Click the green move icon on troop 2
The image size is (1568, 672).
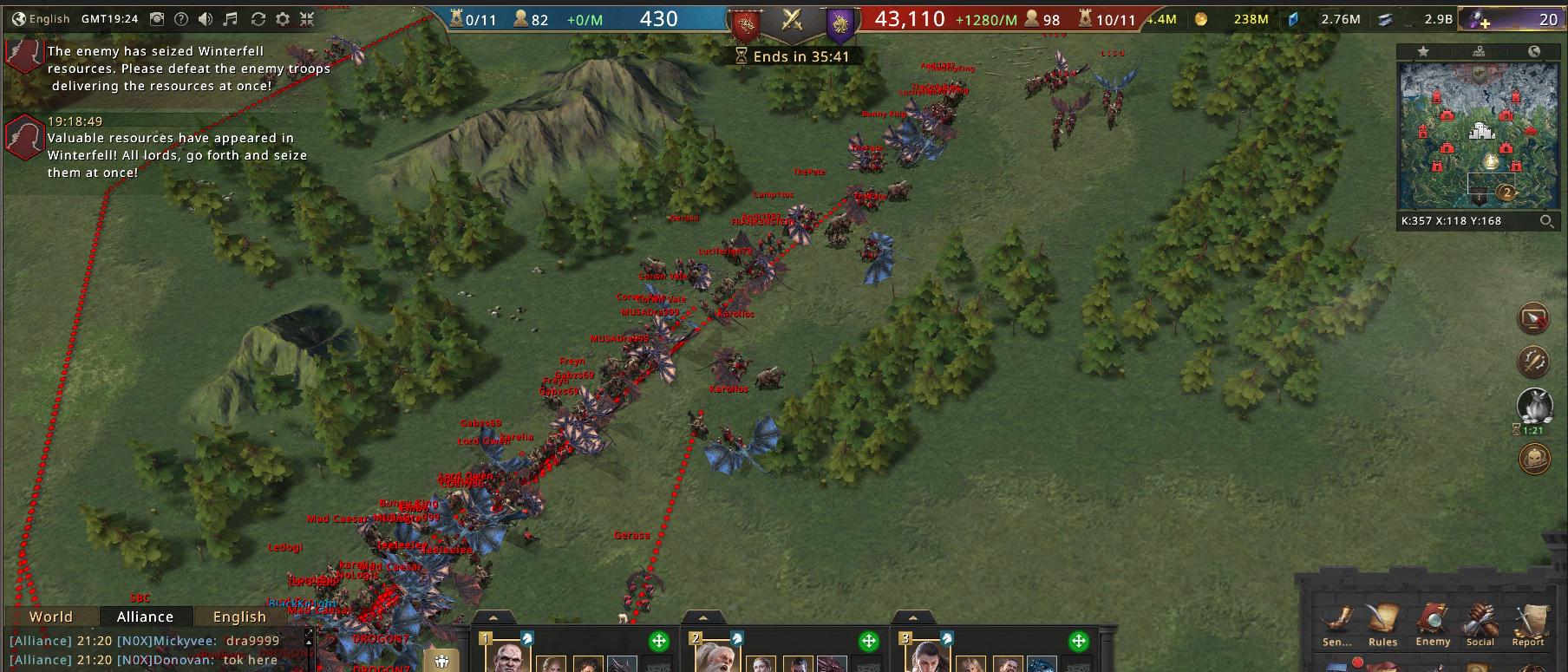(869, 642)
